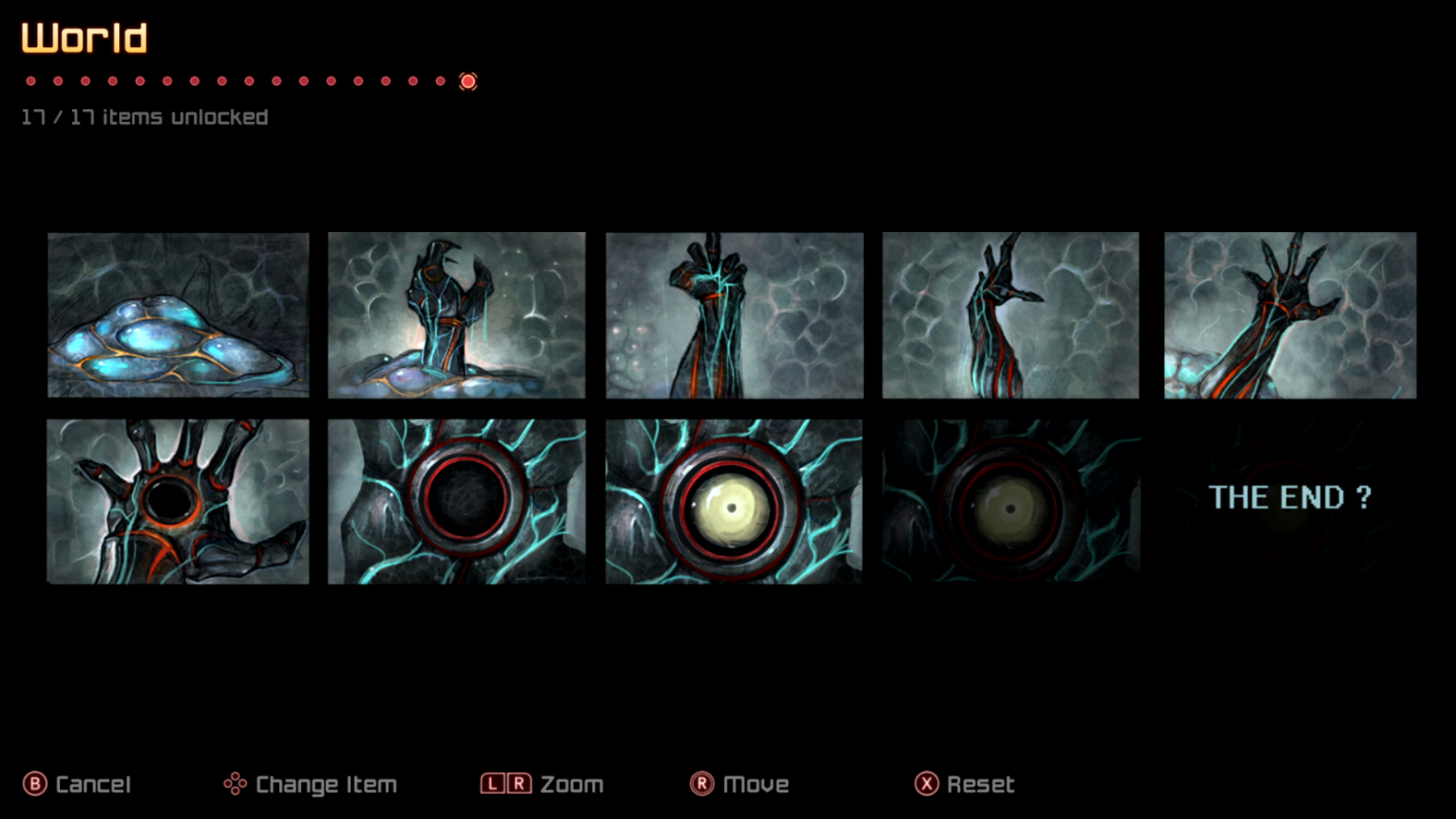The image size is (1456, 819).
Task: Open the blue egg cluster artwork
Action: click(x=178, y=315)
